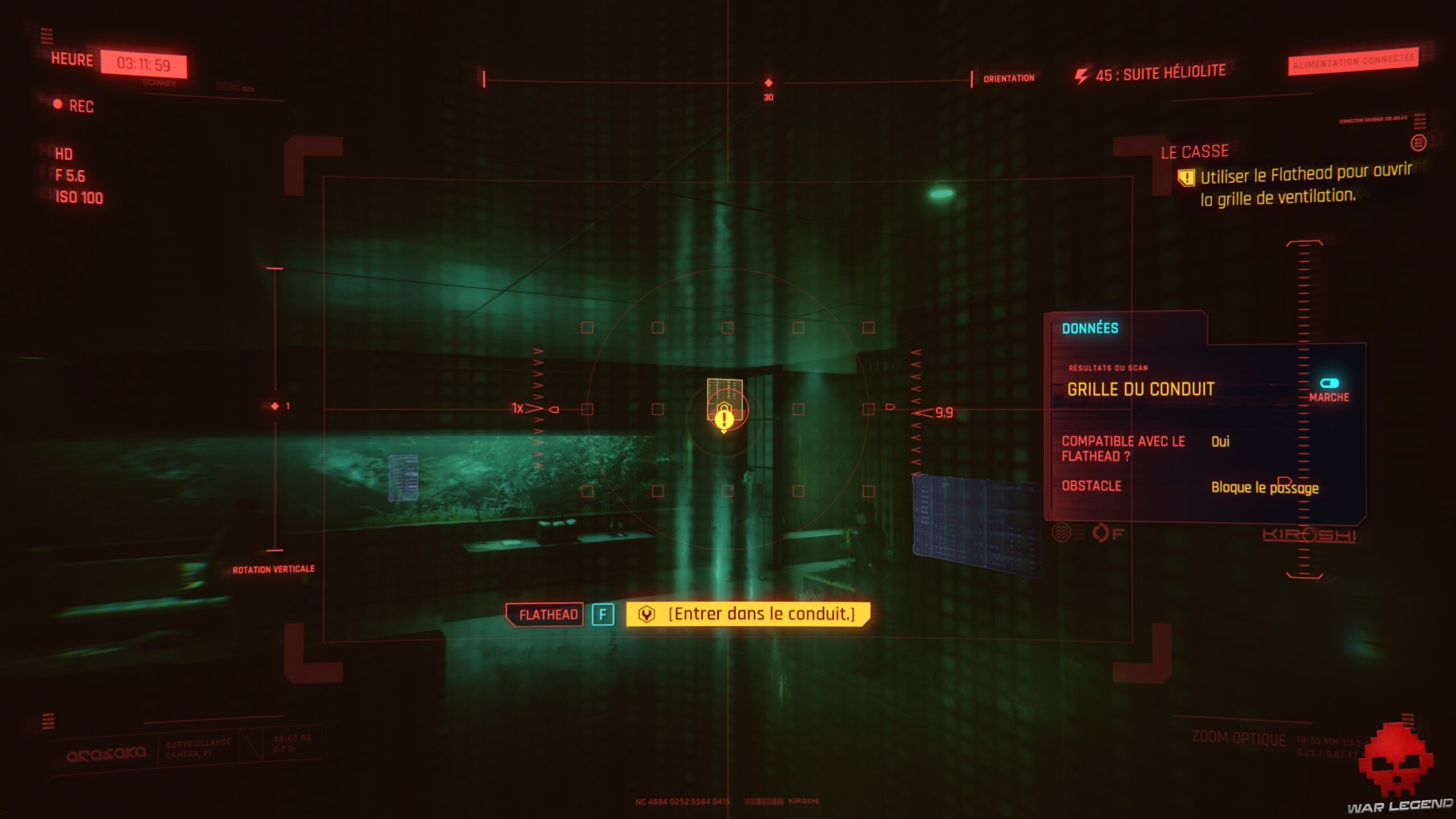The height and width of the screenshot is (819, 1456).
Task: Open the DONNÉES panel tab
Action: pos(1090,328)
